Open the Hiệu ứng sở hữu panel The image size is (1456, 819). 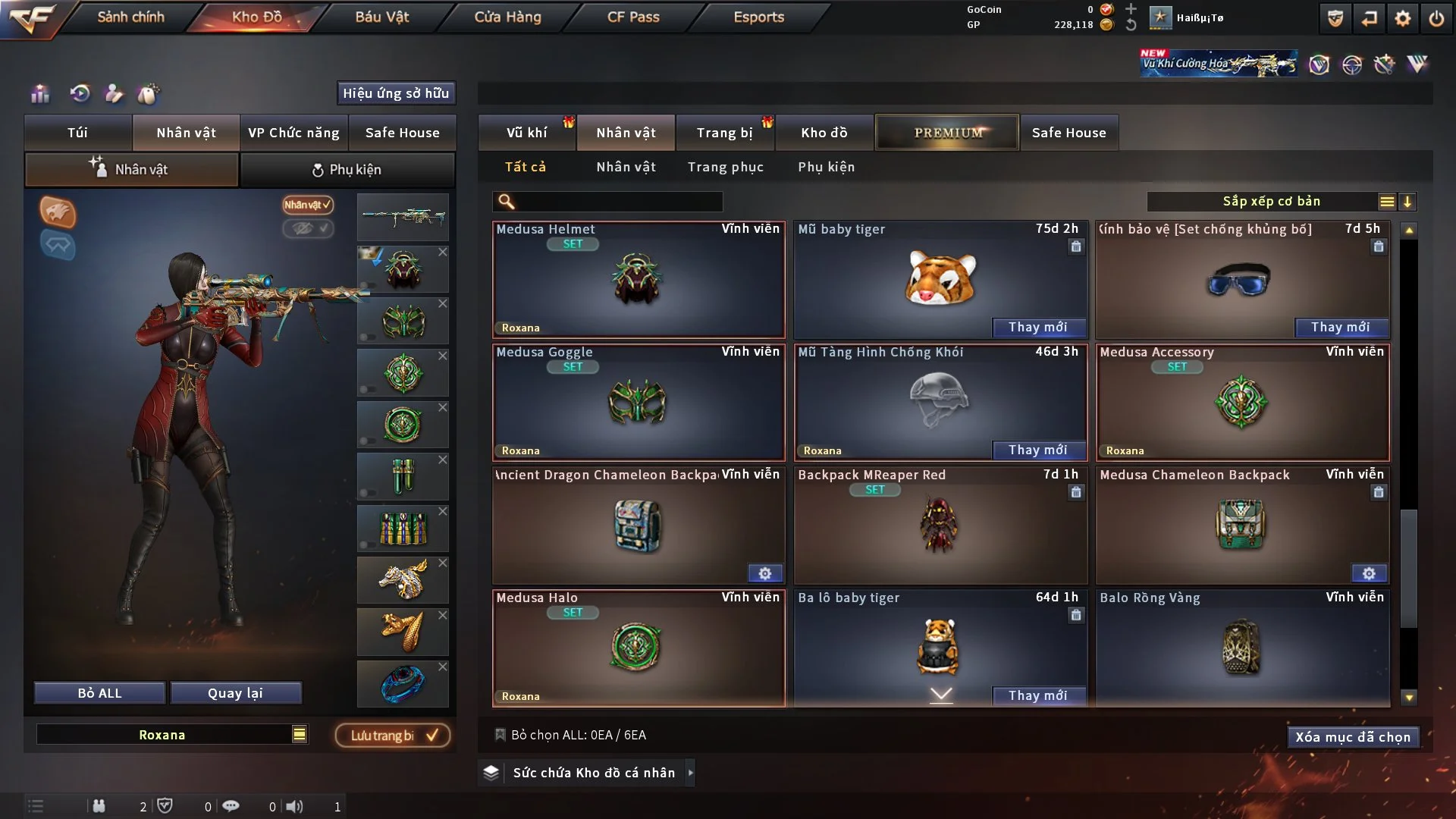396,93
